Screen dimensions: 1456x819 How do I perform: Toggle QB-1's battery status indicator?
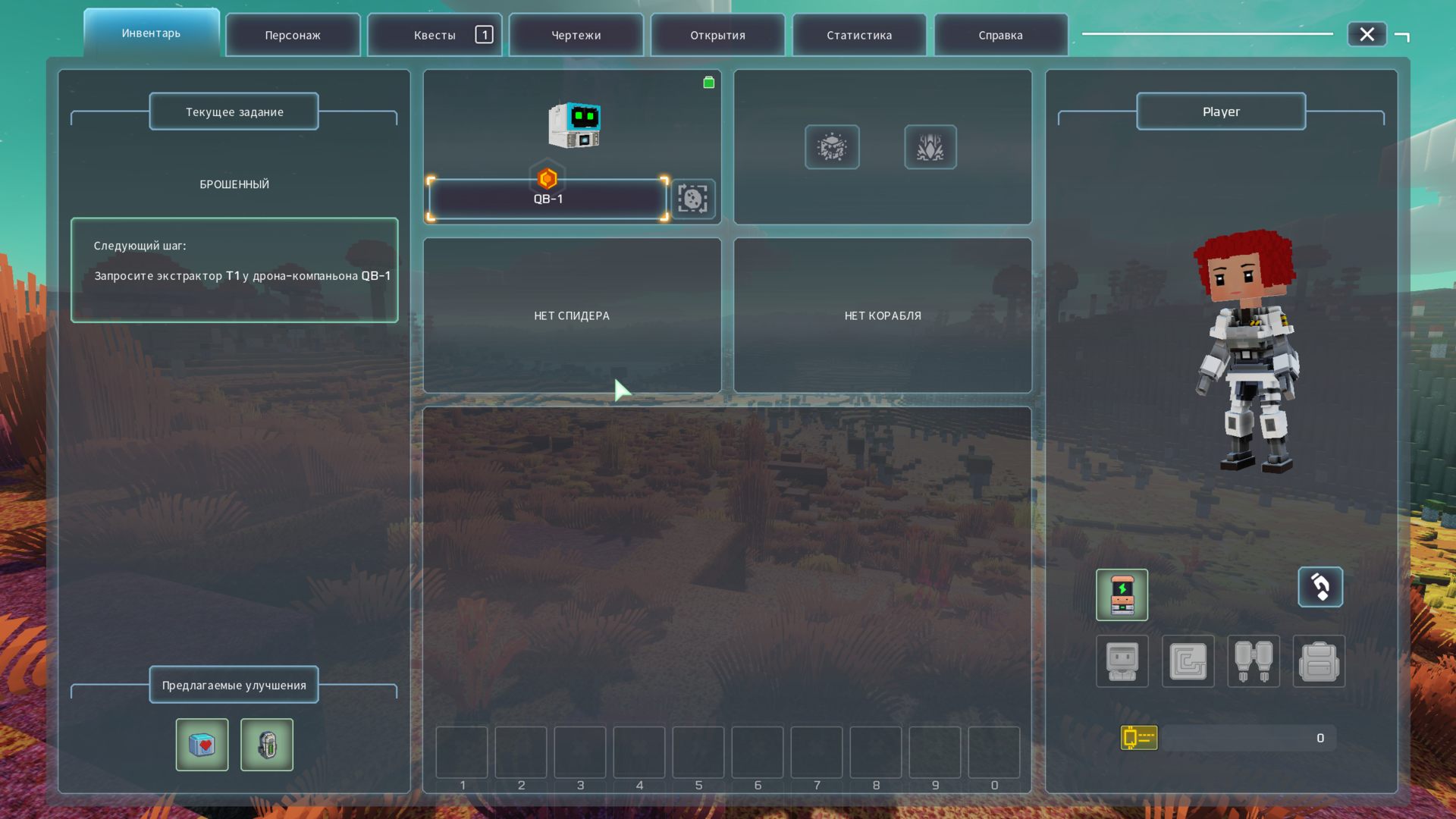(x=708, y=82)
